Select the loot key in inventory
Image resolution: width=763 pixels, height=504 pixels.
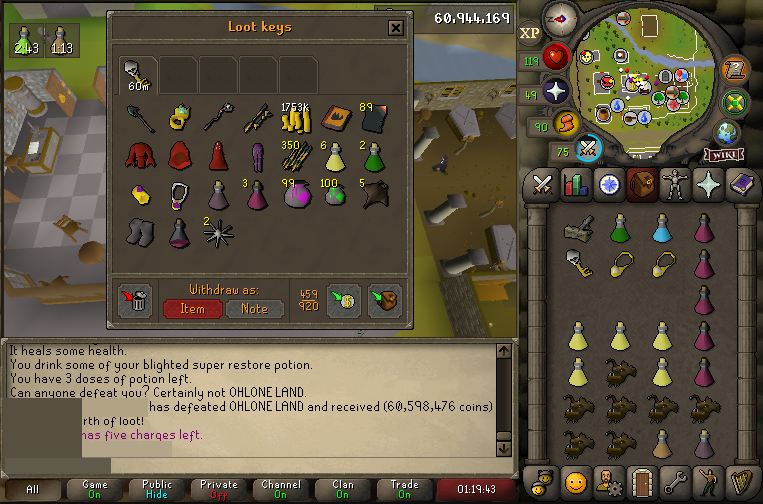click(576, 262)
